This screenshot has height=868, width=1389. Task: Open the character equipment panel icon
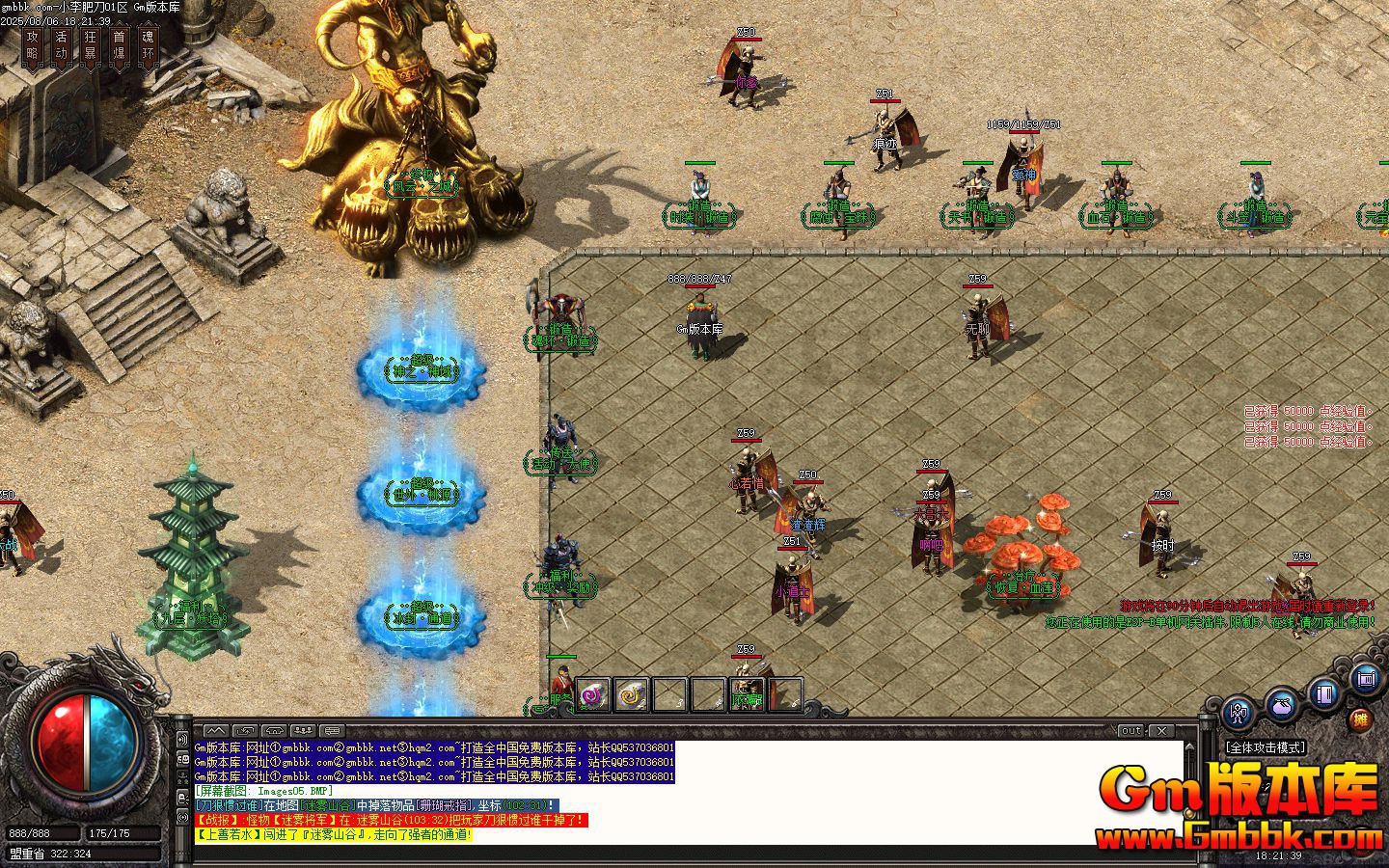pyautogui.click(x=1238, y=714)
